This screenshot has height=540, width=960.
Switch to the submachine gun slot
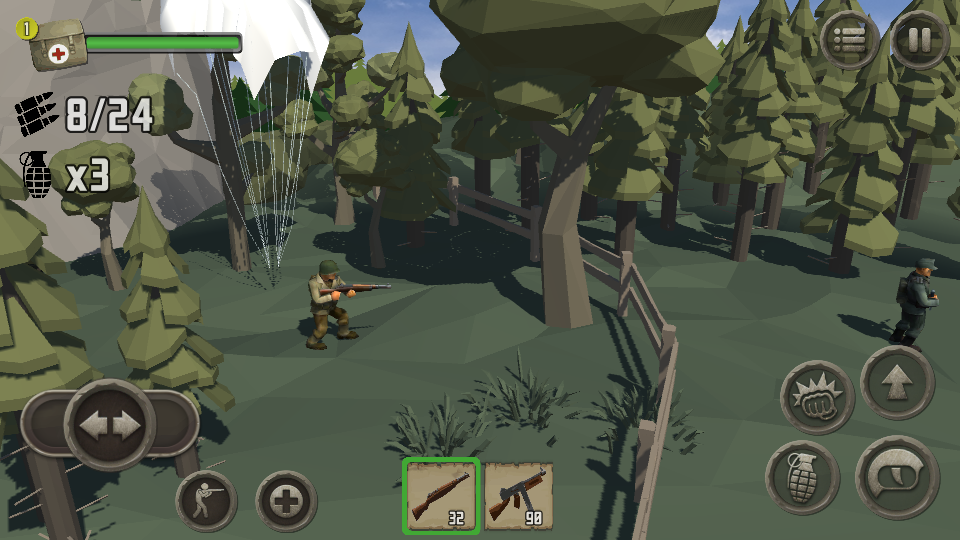tap(519, 495)
